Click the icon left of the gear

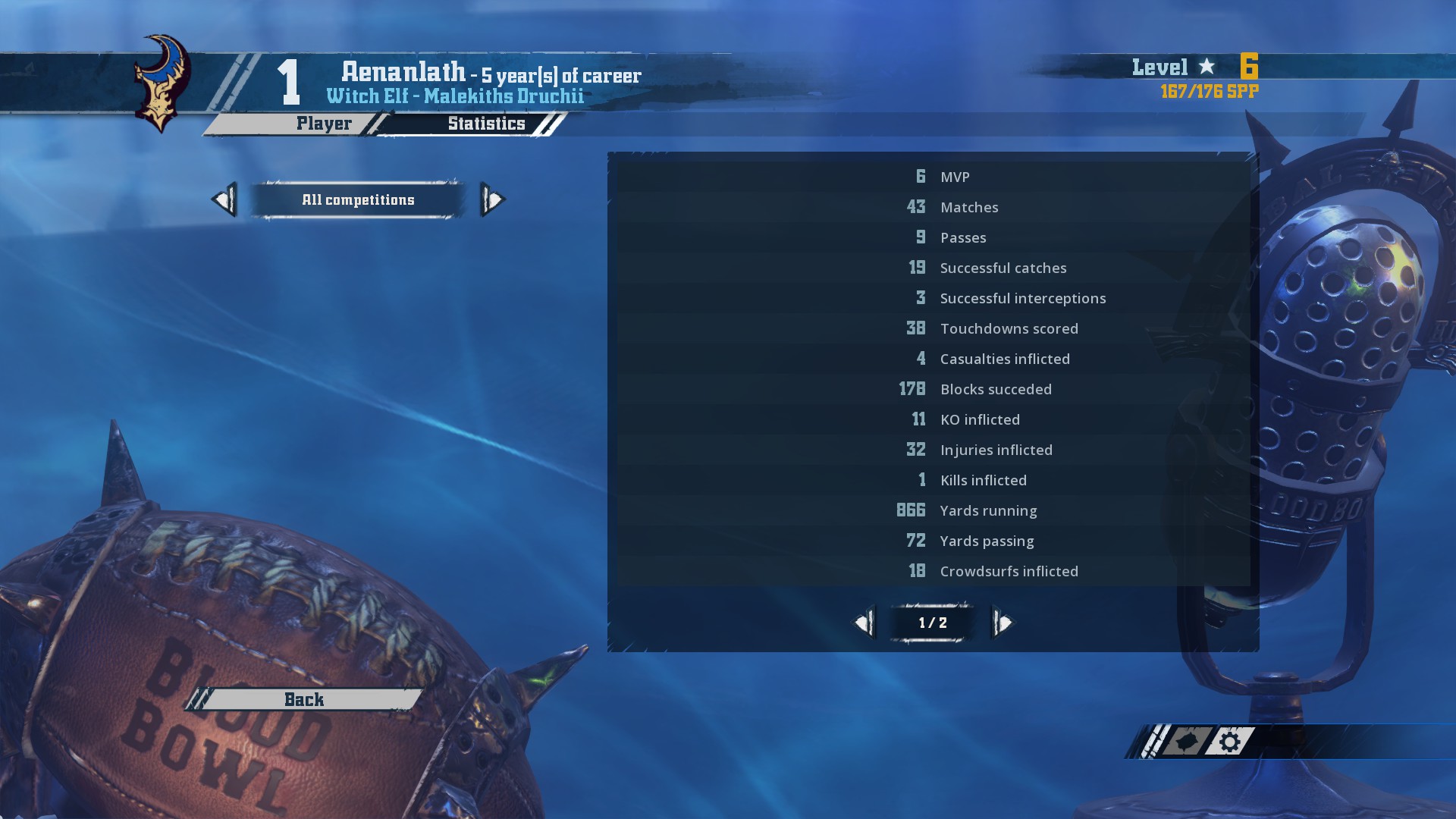pos(1184,742)
